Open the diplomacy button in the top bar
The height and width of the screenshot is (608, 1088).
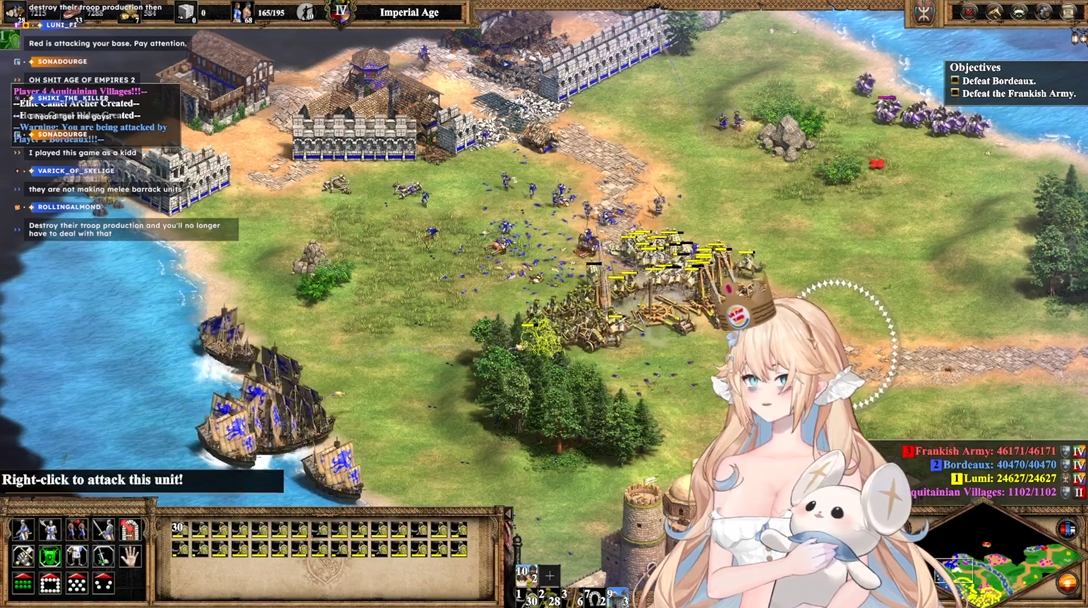click(1020, 12)
